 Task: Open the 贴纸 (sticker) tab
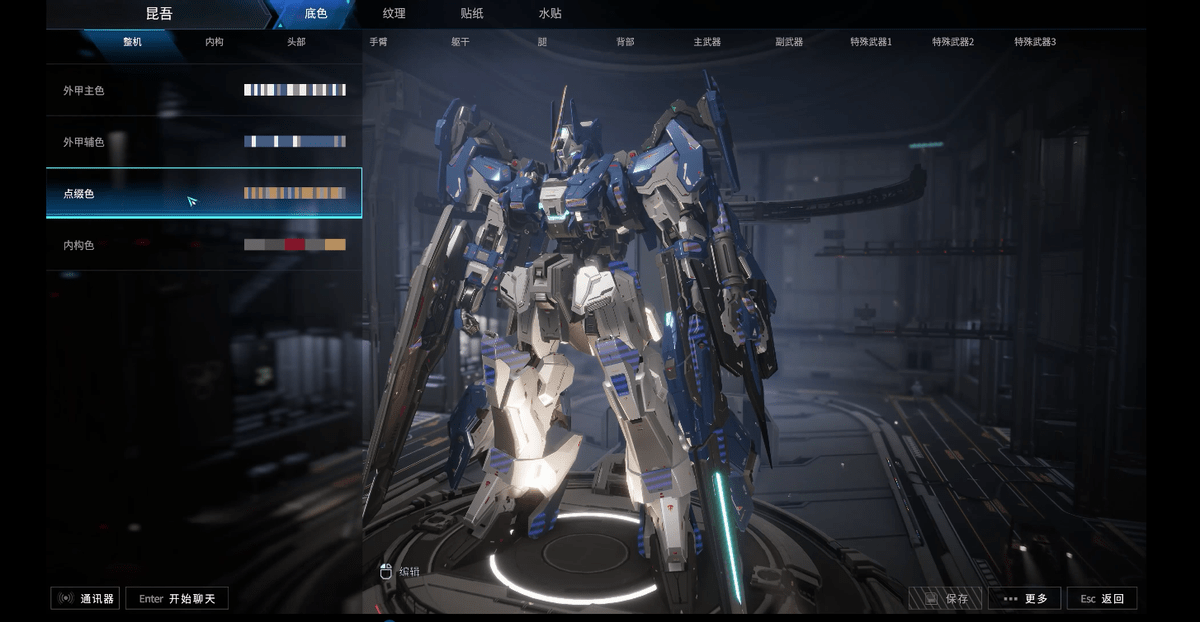(472, 14)
